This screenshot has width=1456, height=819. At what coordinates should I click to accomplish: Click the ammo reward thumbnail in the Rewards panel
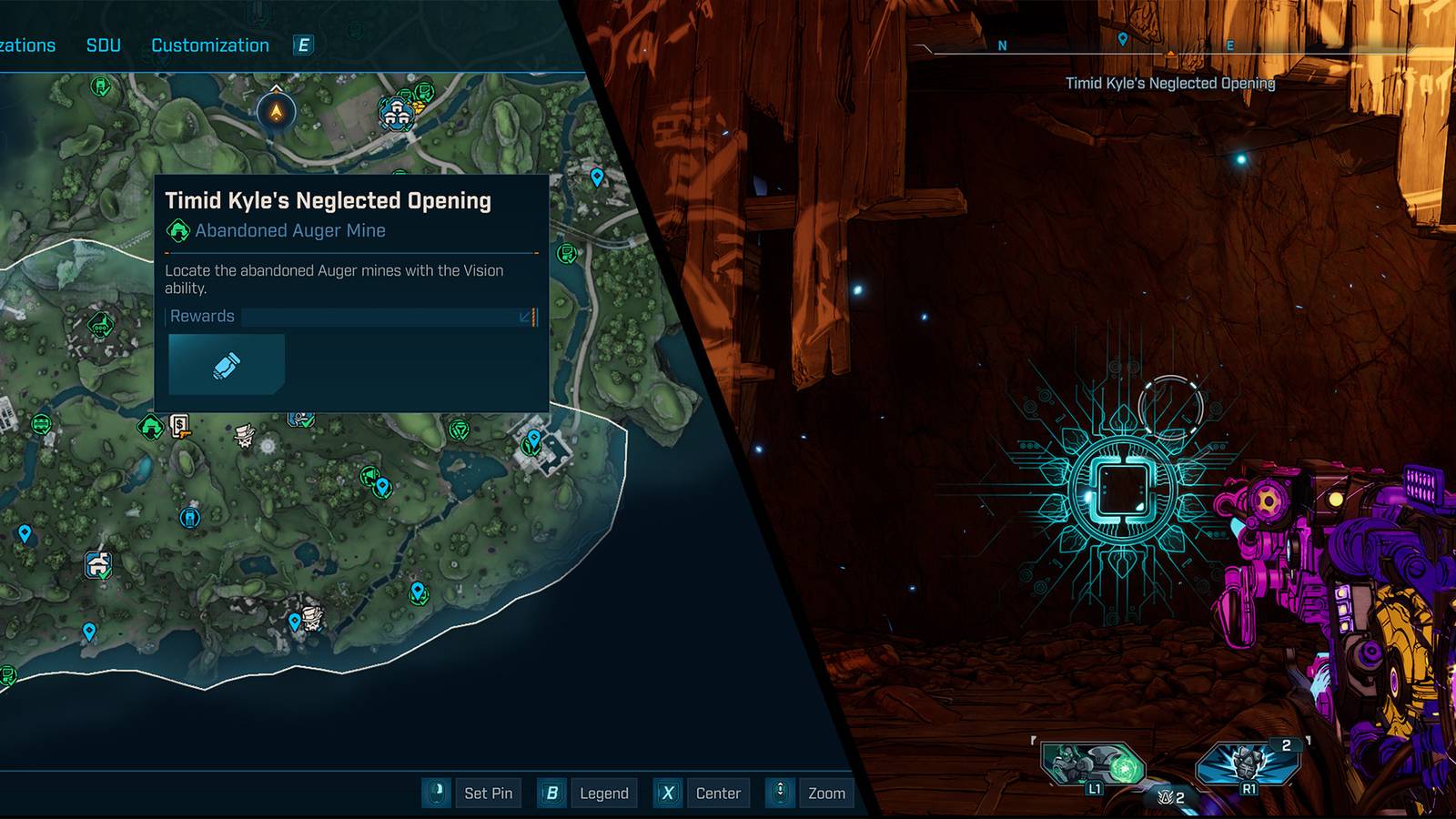coord(226,364)
